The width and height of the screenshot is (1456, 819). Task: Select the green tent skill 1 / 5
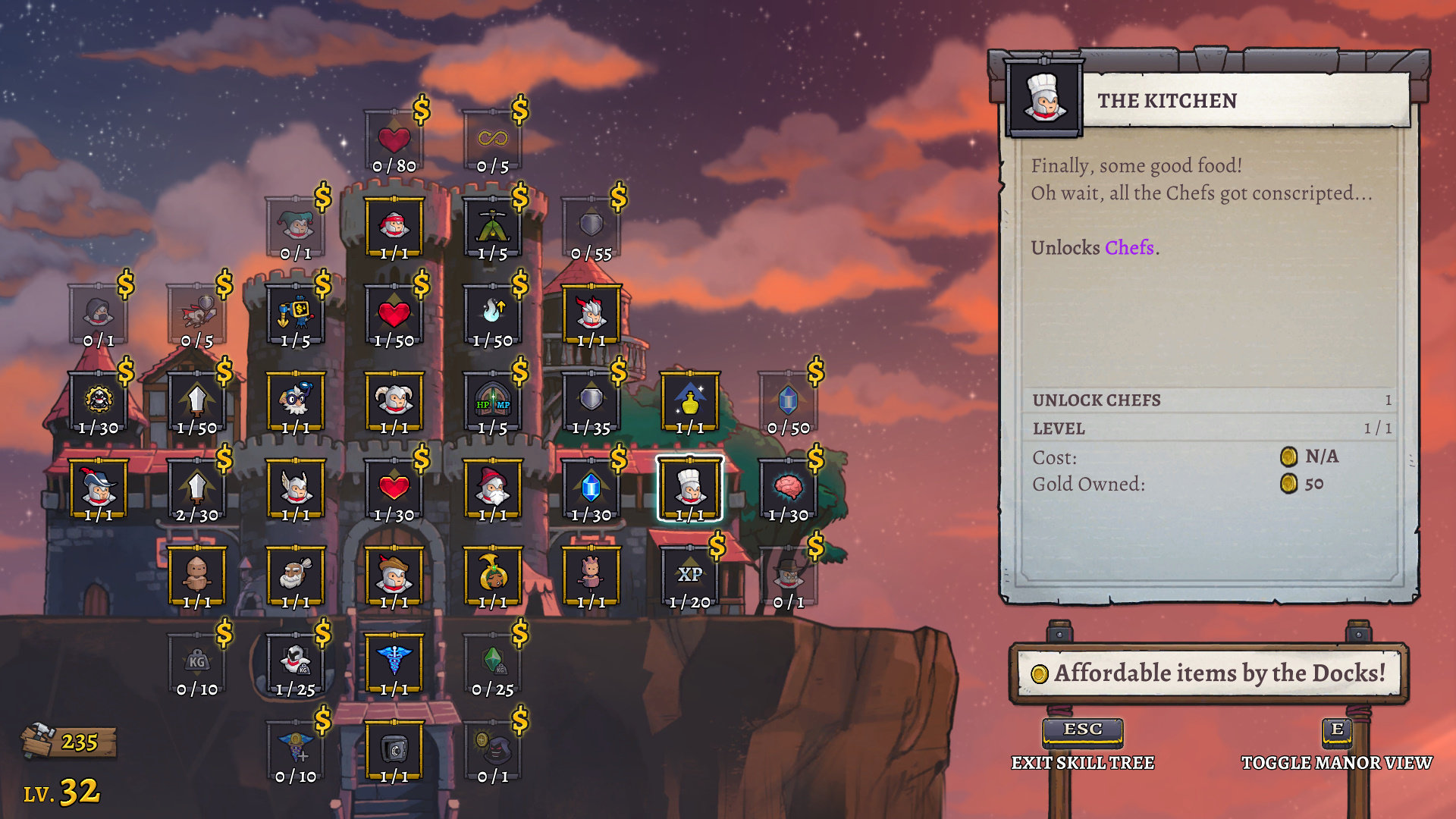coord(492,226)
